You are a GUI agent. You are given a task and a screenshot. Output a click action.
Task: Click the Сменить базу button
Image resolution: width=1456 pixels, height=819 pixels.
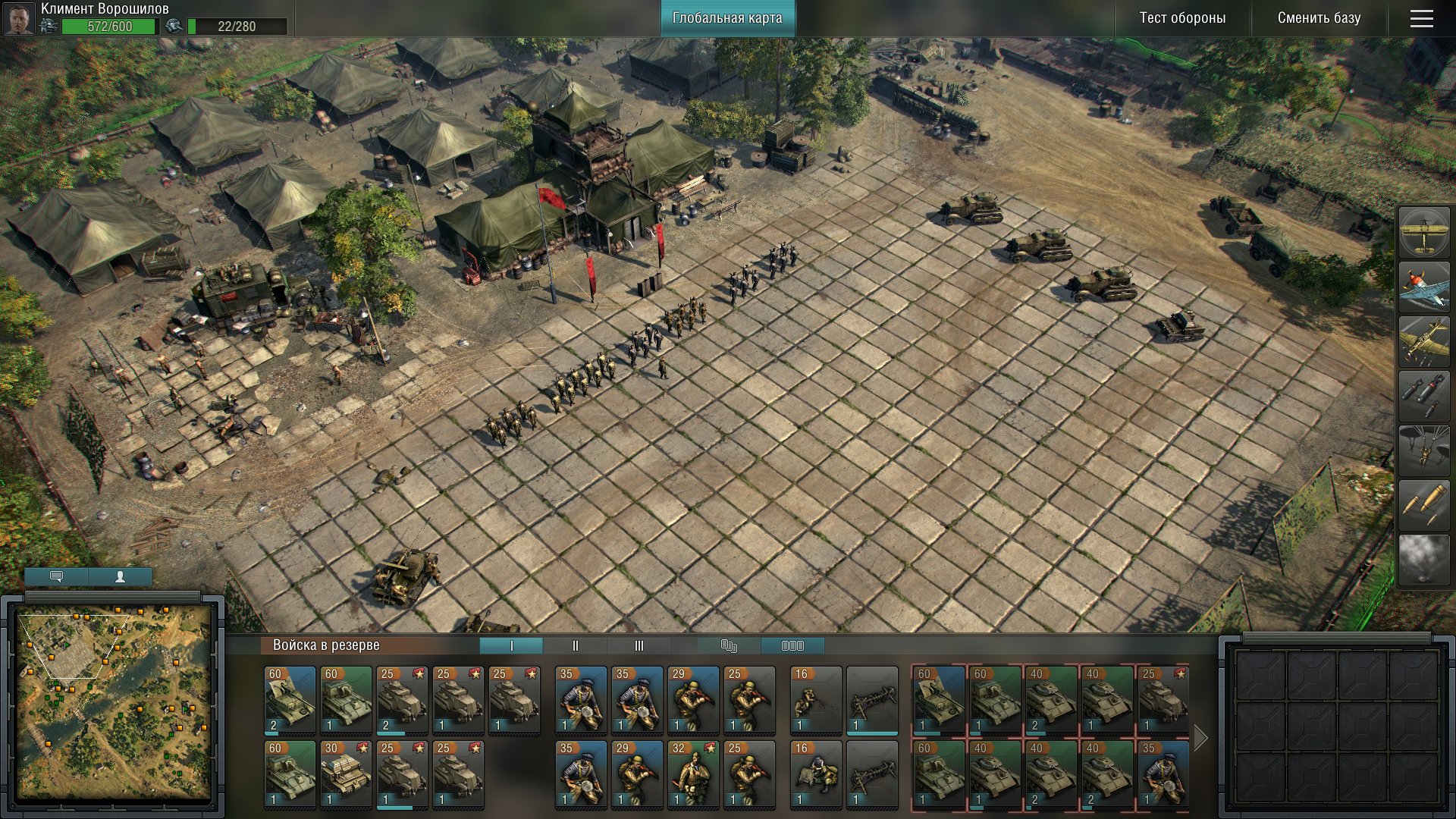pos(1319,18)
